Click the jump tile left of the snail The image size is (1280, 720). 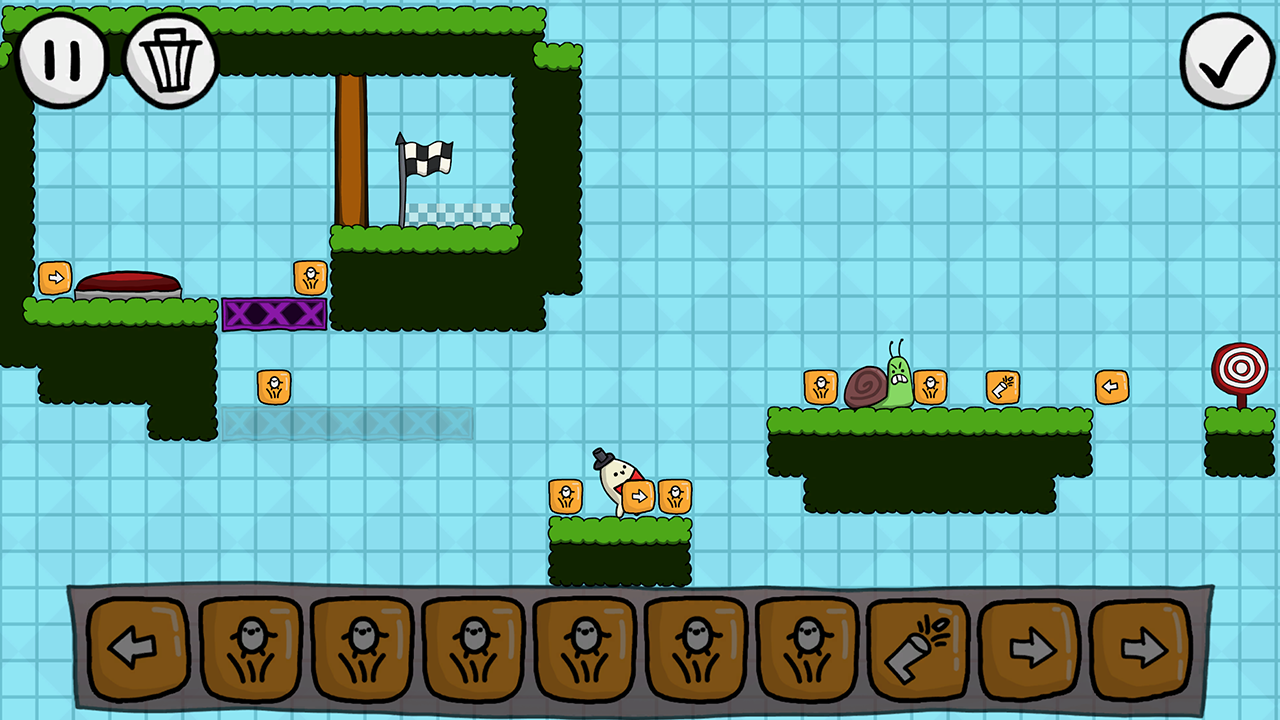pyautogui.click(x=820, y=386)
